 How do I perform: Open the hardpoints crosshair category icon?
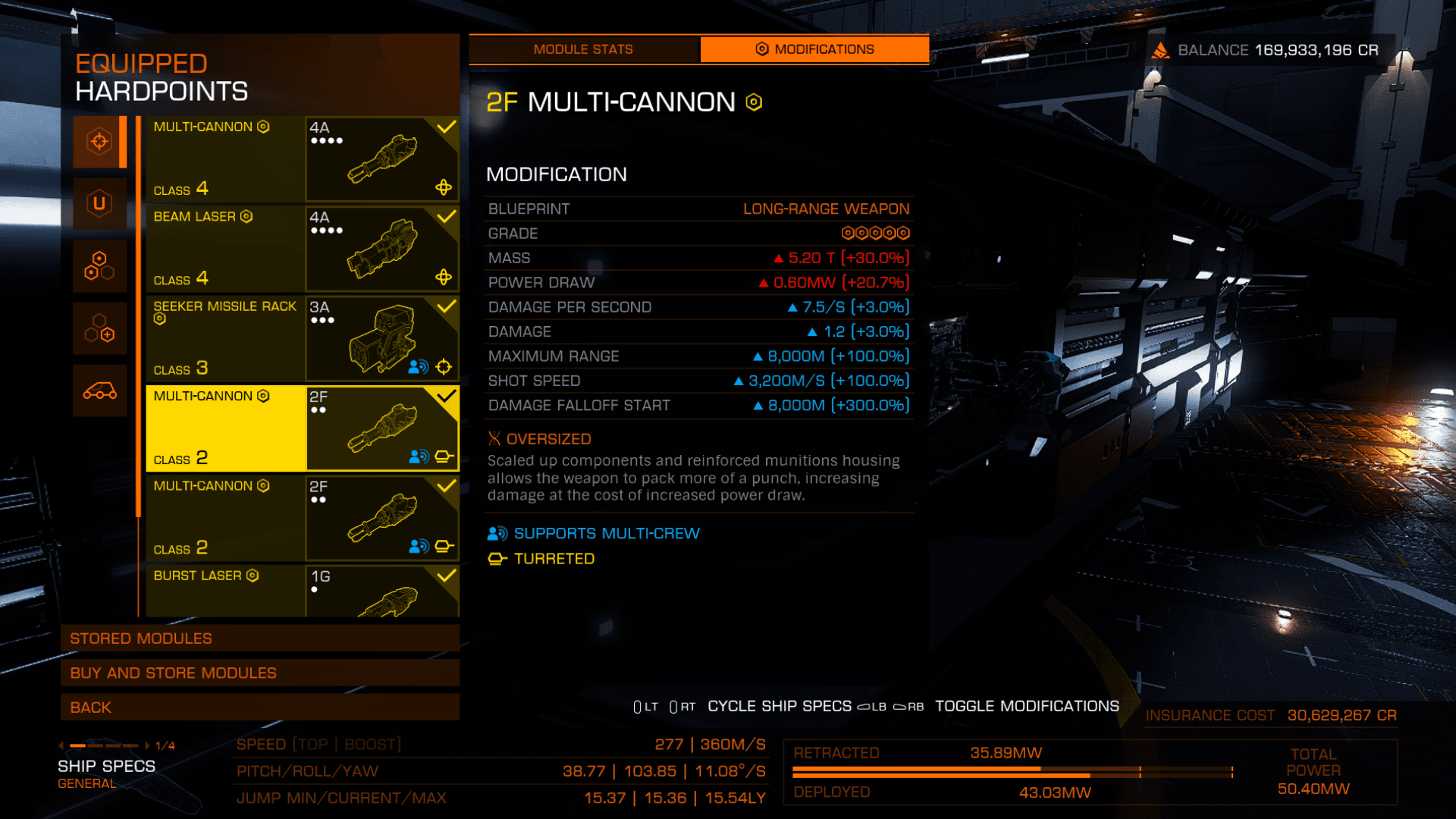(99, 142)
